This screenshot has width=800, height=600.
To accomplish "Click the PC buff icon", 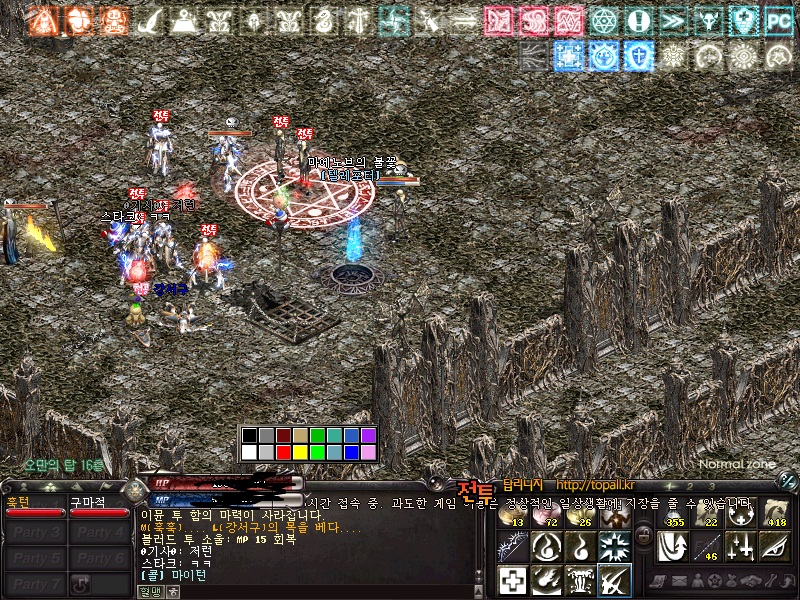I will pyautogui.click(x=778, y=20).
